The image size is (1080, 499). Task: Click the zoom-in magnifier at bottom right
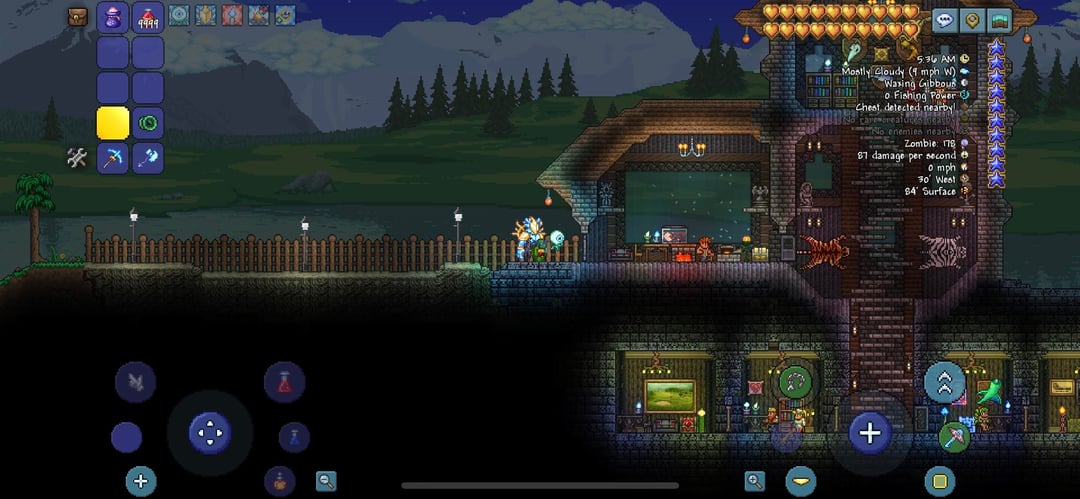click(x=755, y=480)
